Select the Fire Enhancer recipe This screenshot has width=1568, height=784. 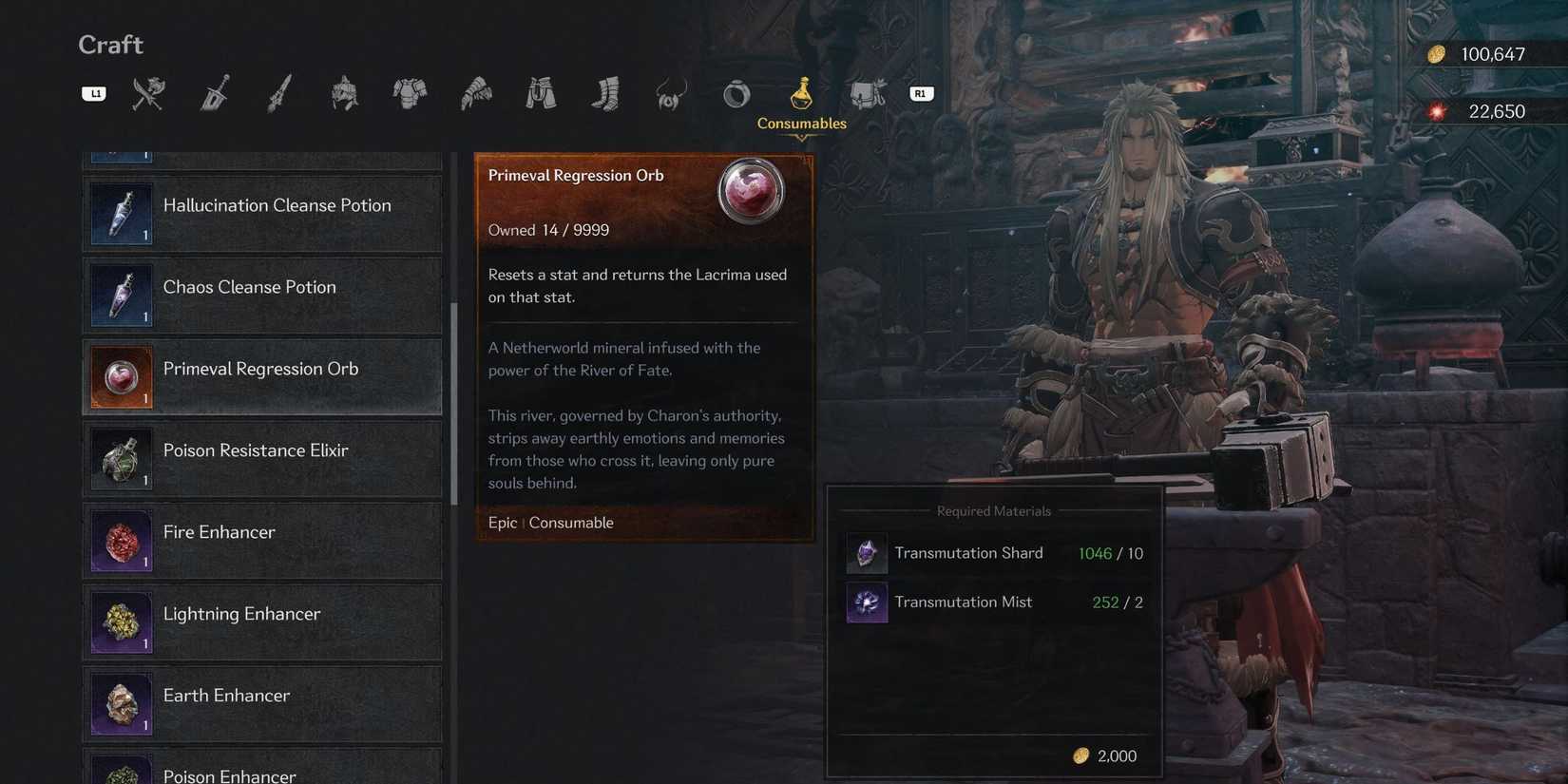pyautogui.click(x=261, y=540)
